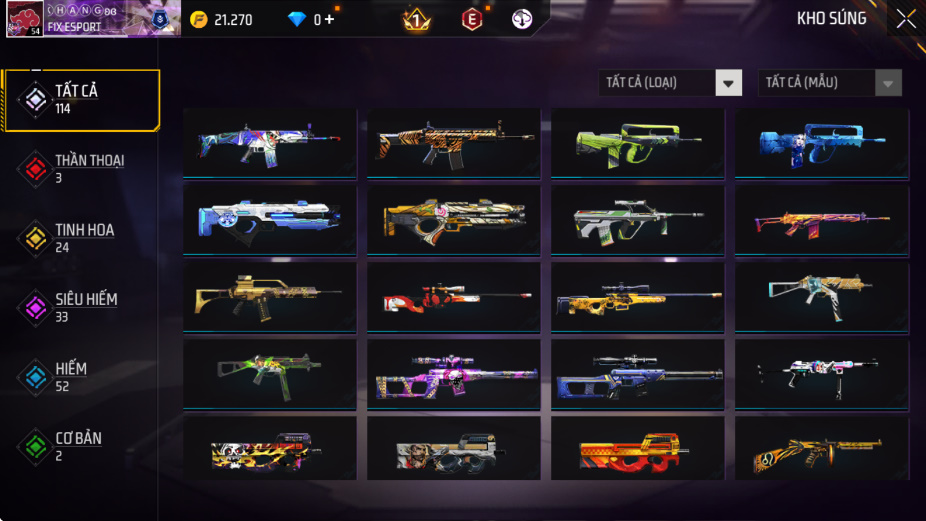Open the gold rank 1 badge
Screen dimensions: 926x521
415,19
